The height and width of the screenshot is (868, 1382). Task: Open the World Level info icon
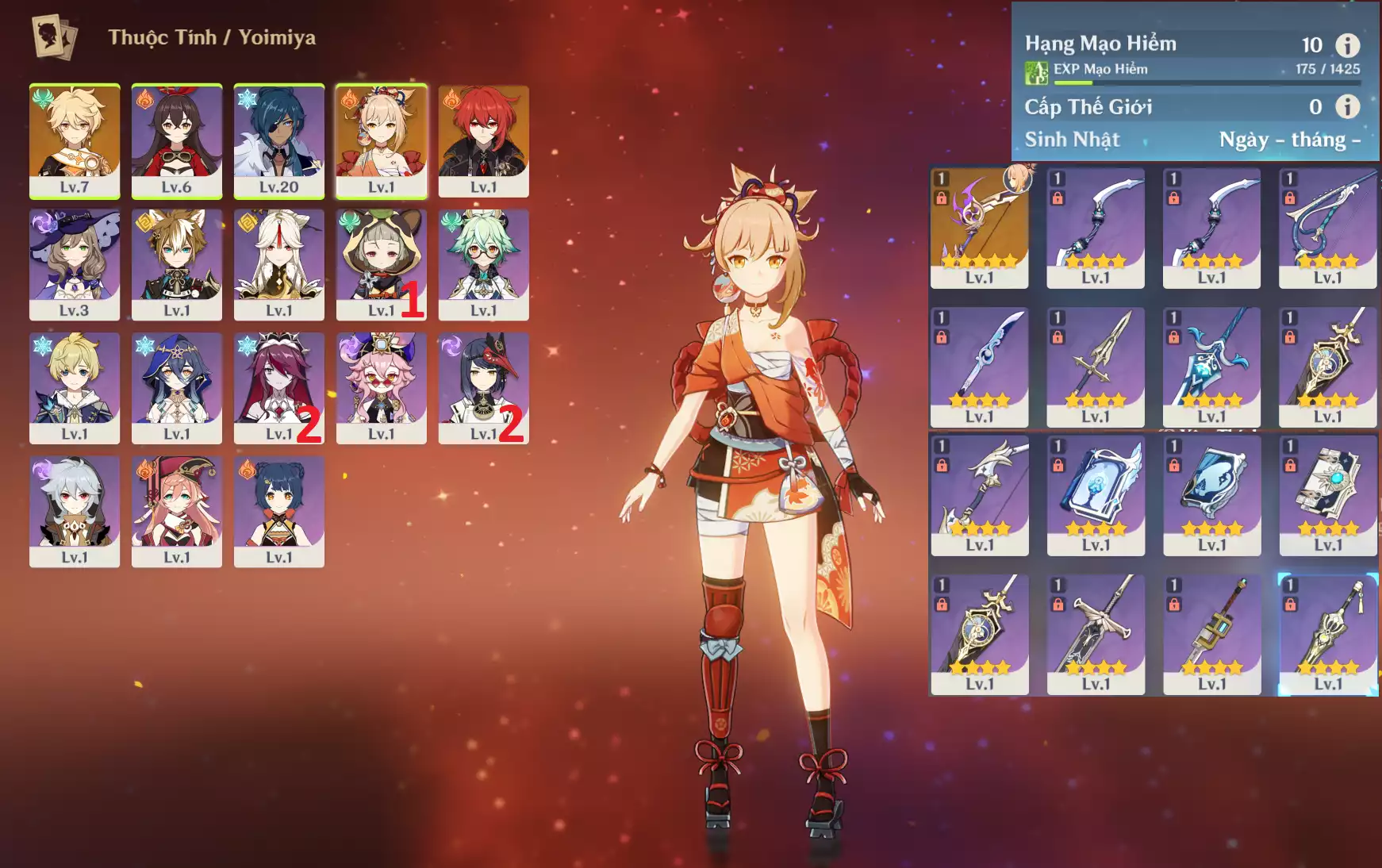1347,106
